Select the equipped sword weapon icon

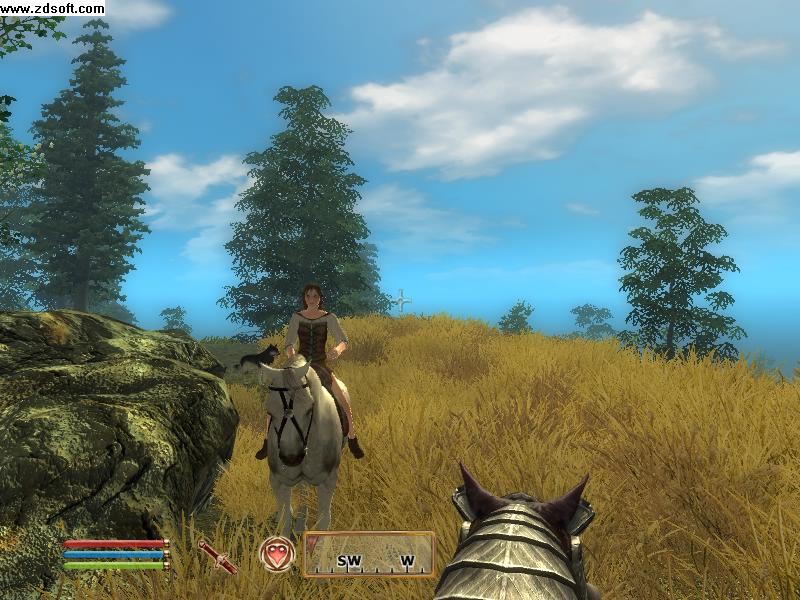(x=216, y=556)
